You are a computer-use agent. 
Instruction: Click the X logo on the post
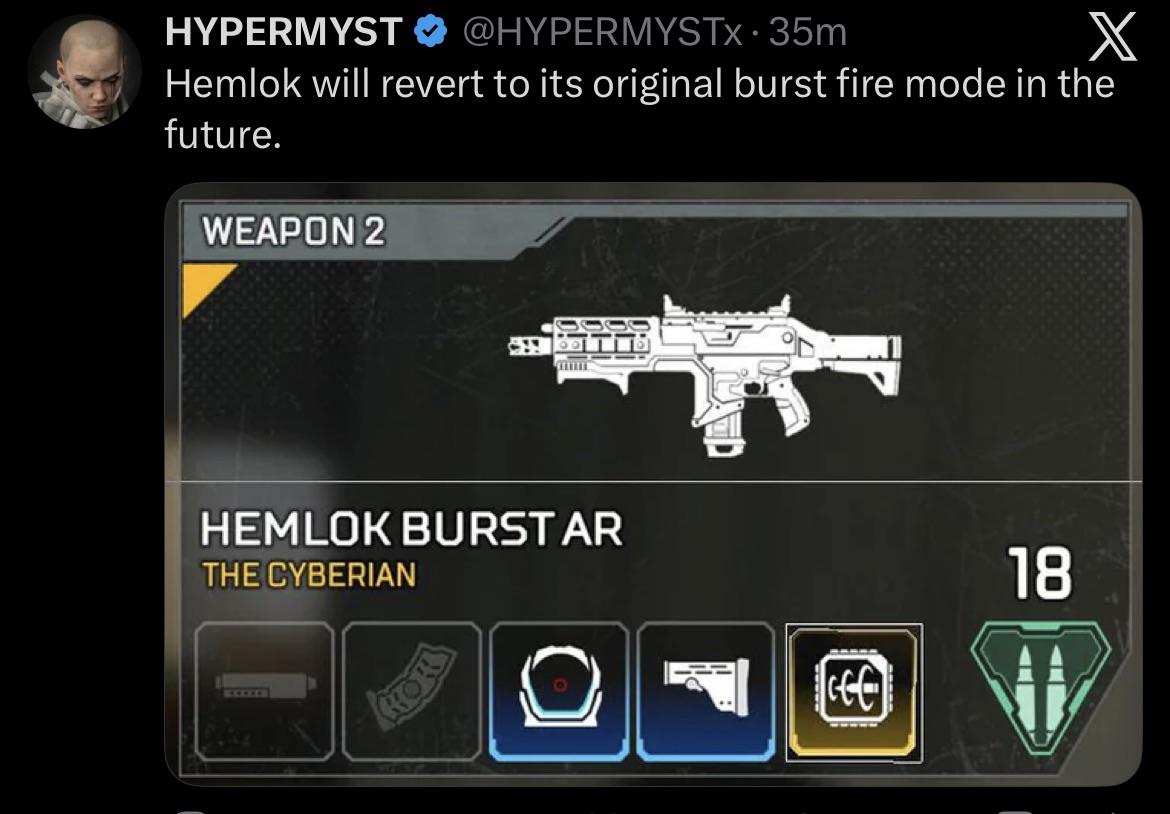click(1110, 41)
